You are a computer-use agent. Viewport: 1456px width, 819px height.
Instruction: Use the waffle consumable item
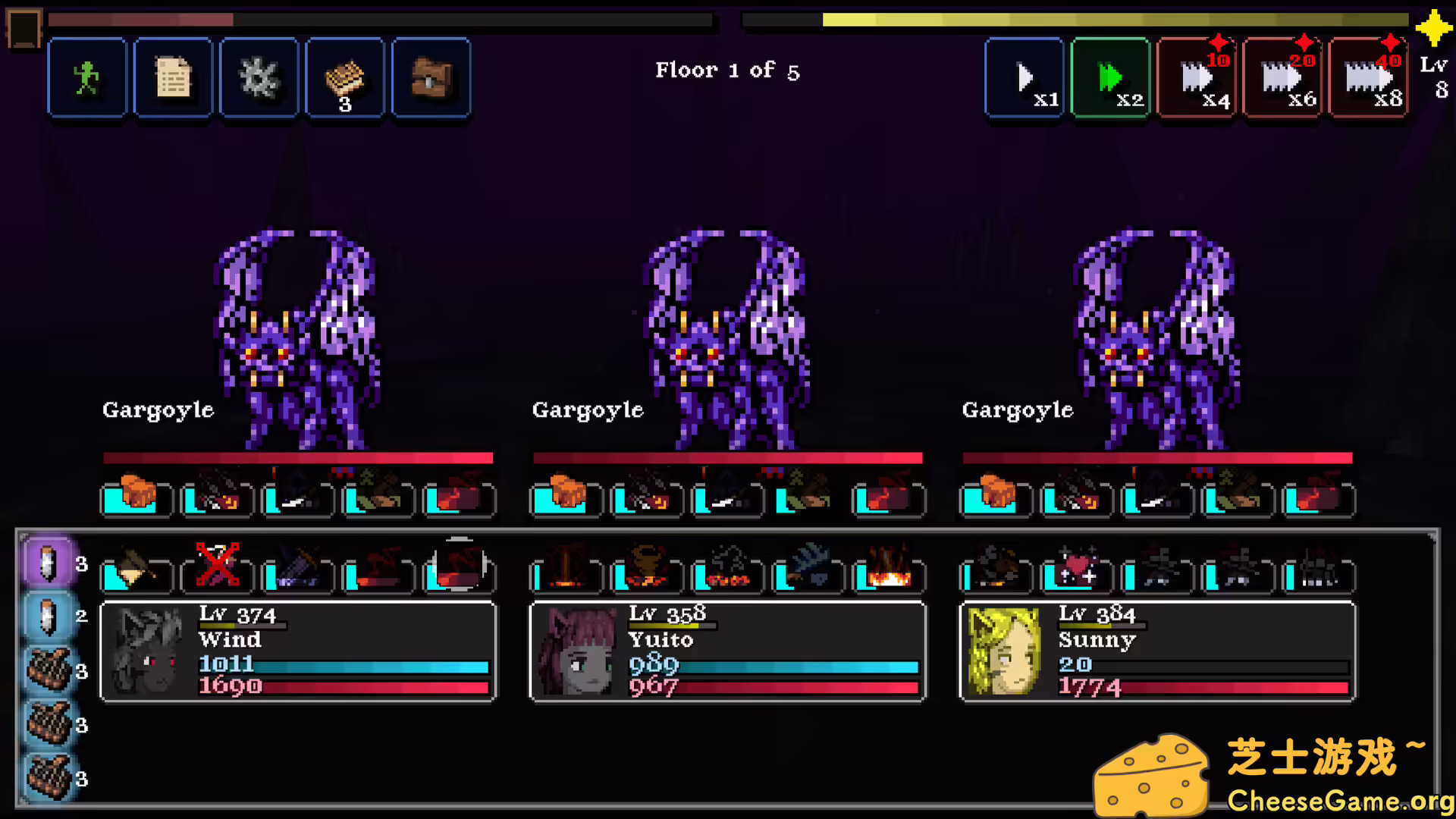345,77
